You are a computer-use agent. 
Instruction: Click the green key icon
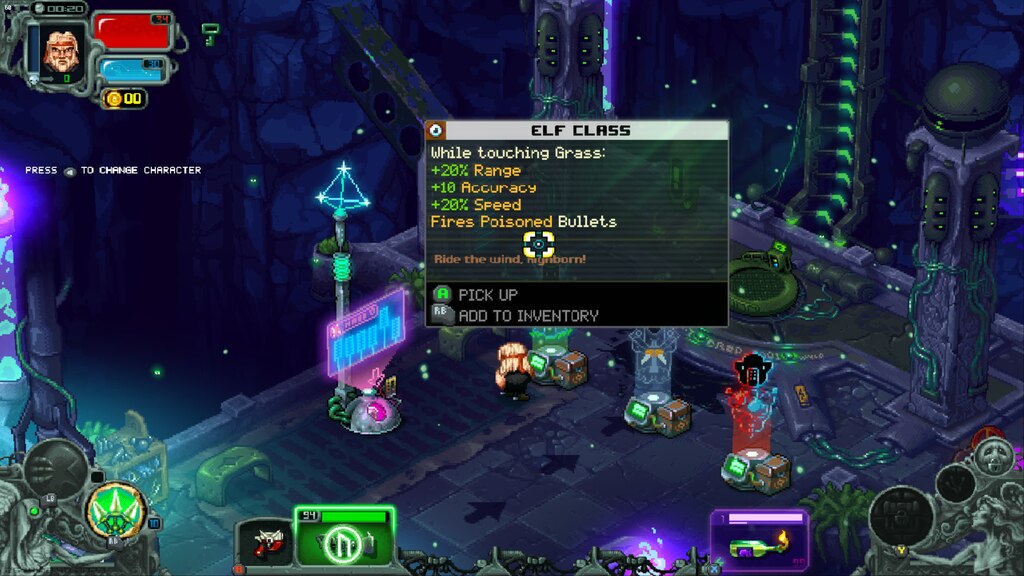(210, 33)
